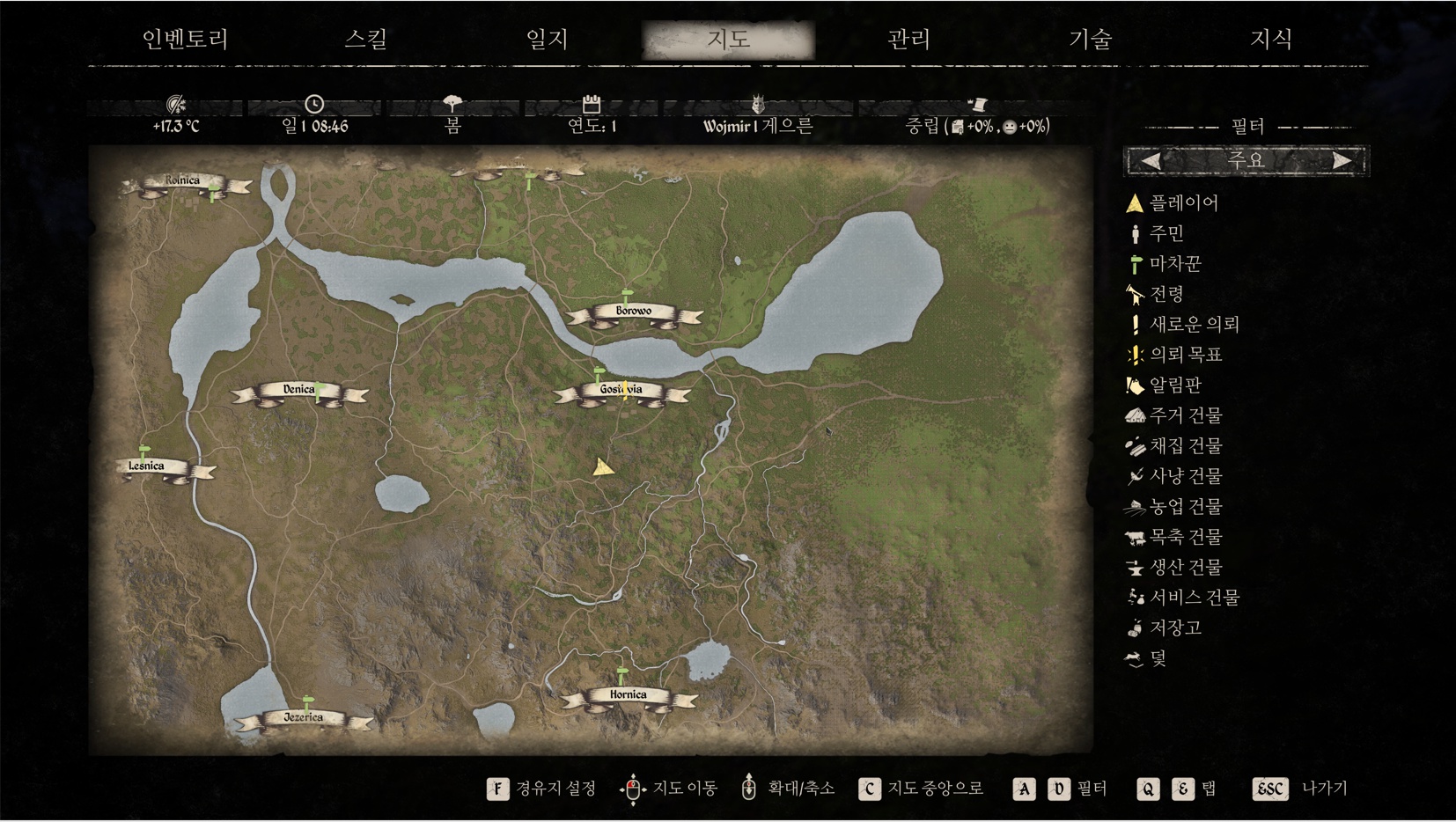This screenshot has width=1456, height=822.
Task: Toggle the 플레이어 filter entry
Action: click(x=1183, y=203)
